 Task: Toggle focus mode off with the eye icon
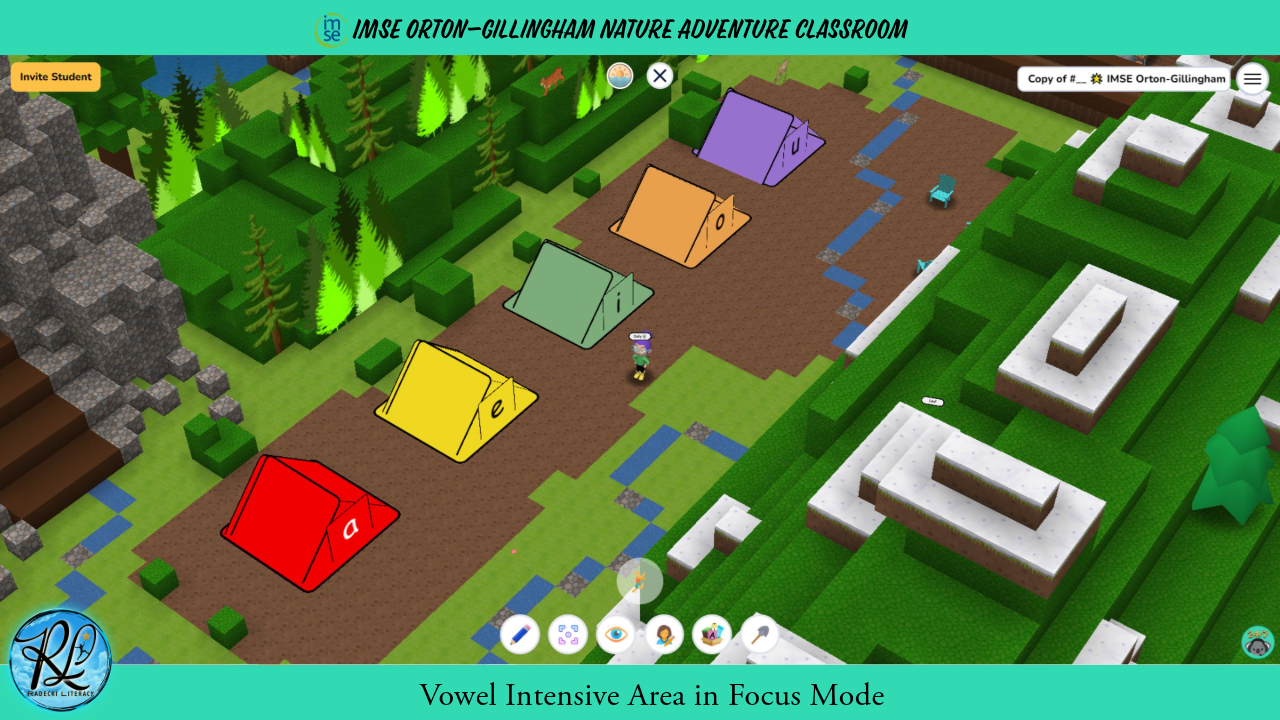click(615, 634)
